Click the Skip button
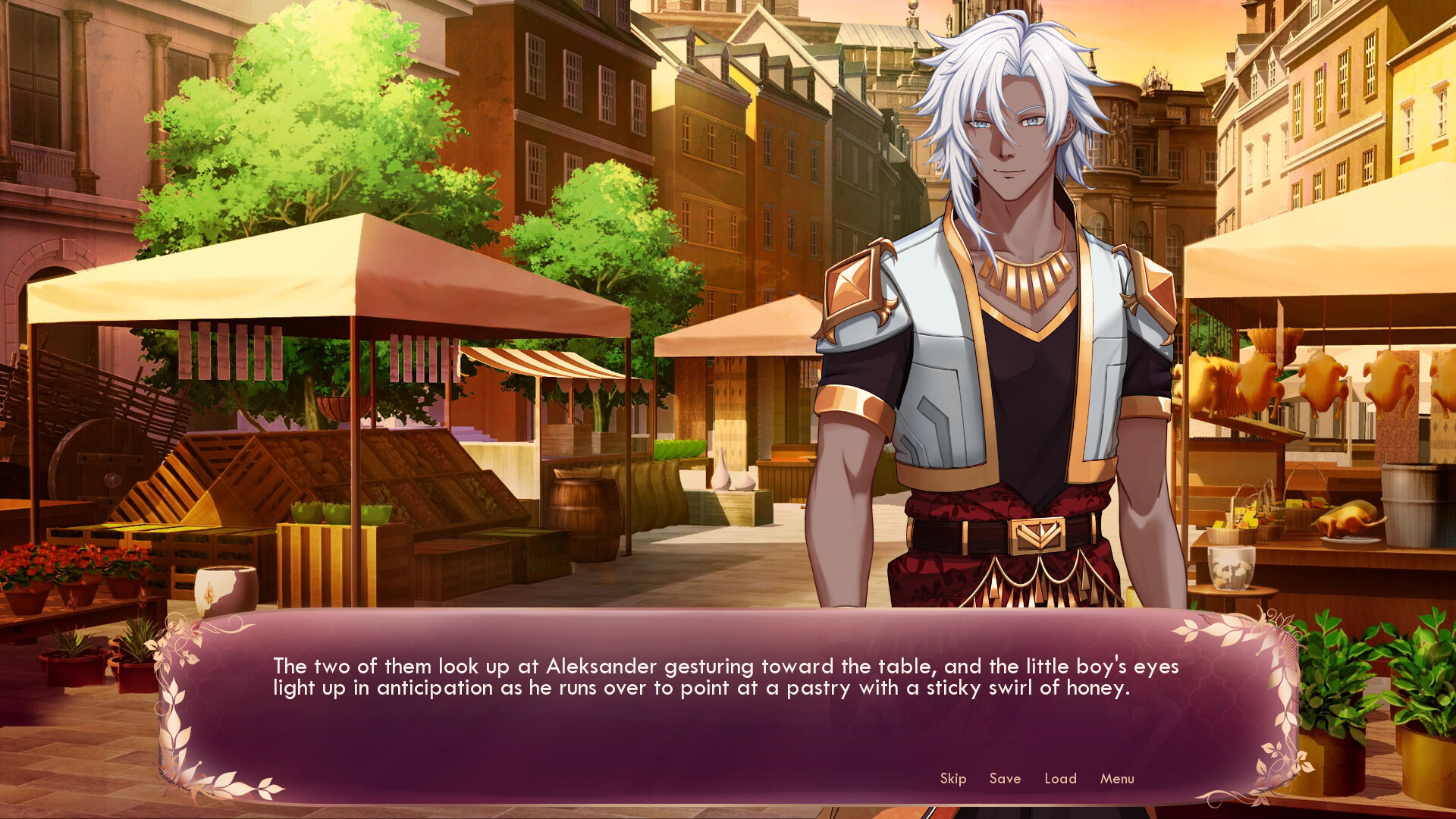 (952, 779)
